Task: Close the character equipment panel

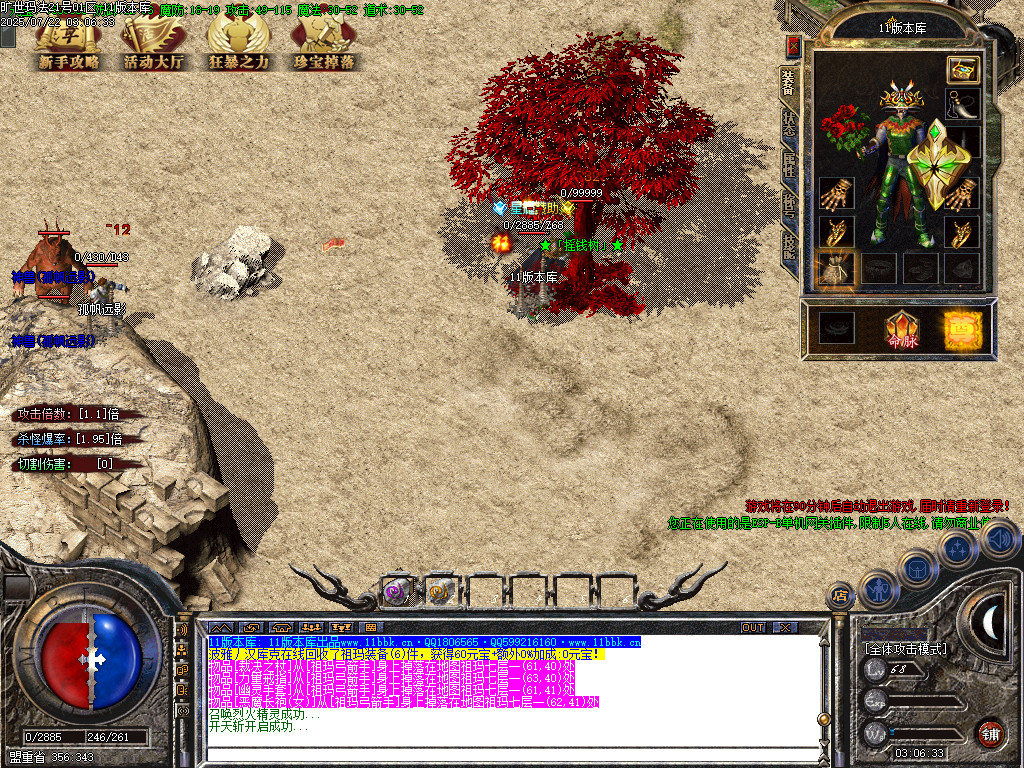Action: click(x=793, y=47)
